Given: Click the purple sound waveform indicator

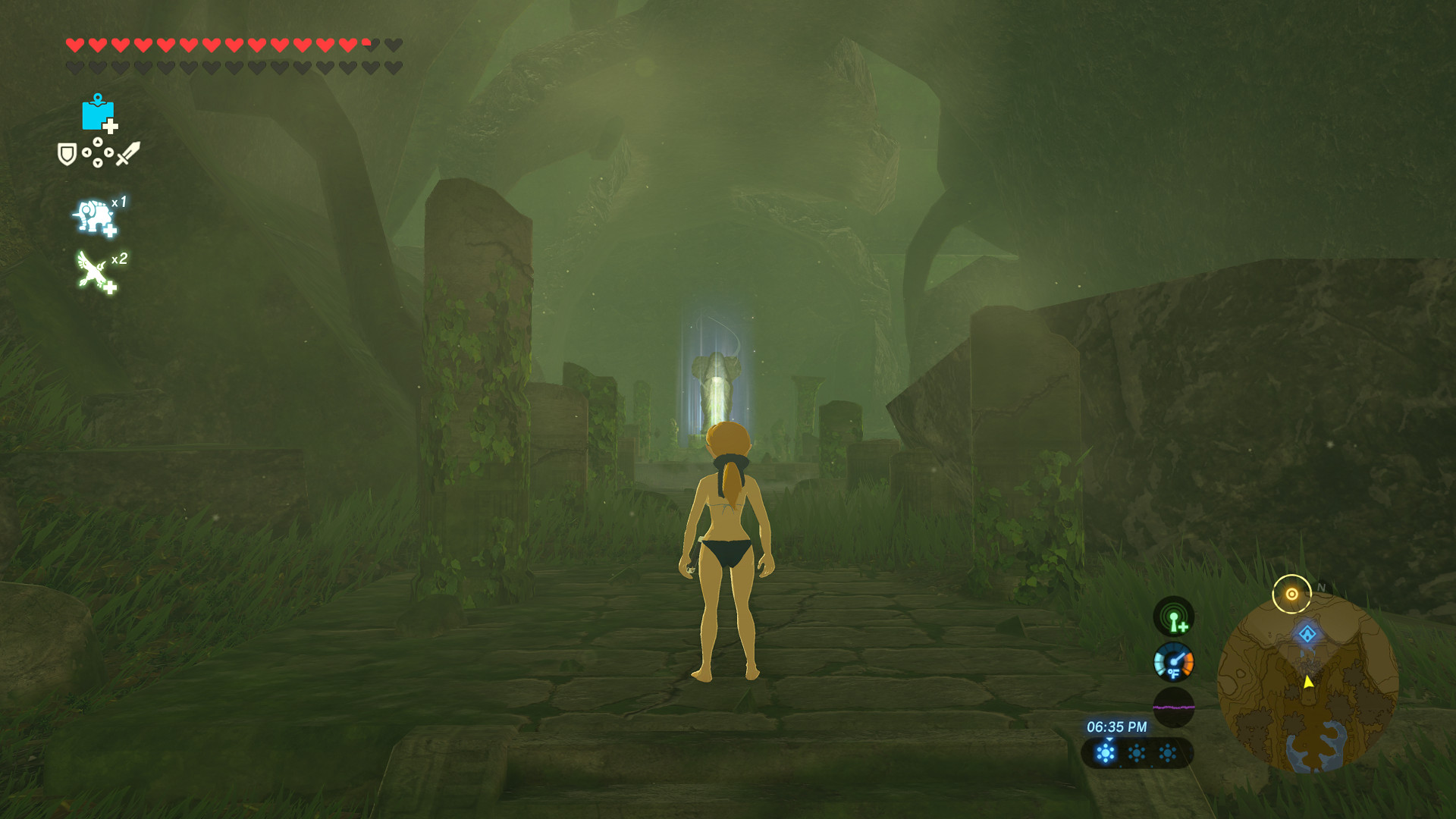Looking at the screenshot, I should [x=1173, y=707].
